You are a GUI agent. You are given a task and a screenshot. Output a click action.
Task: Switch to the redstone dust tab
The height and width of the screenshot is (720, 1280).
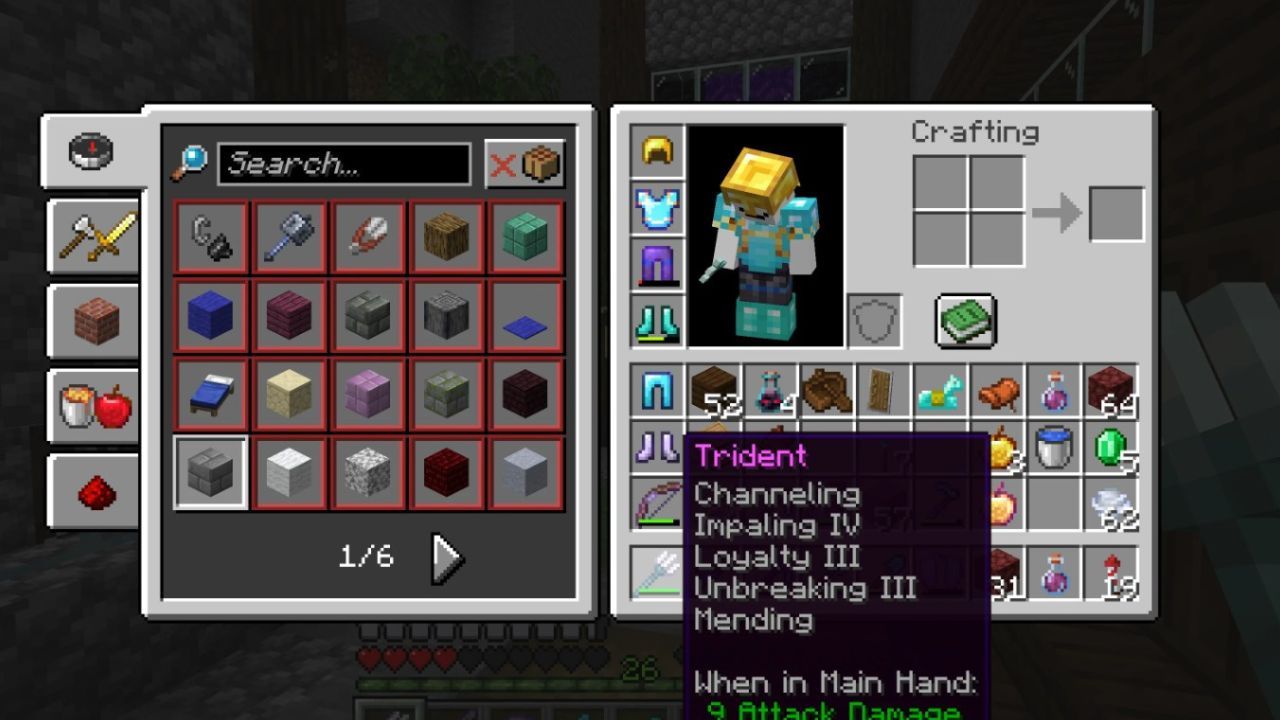pyautogui.click(x=96, y=491)
